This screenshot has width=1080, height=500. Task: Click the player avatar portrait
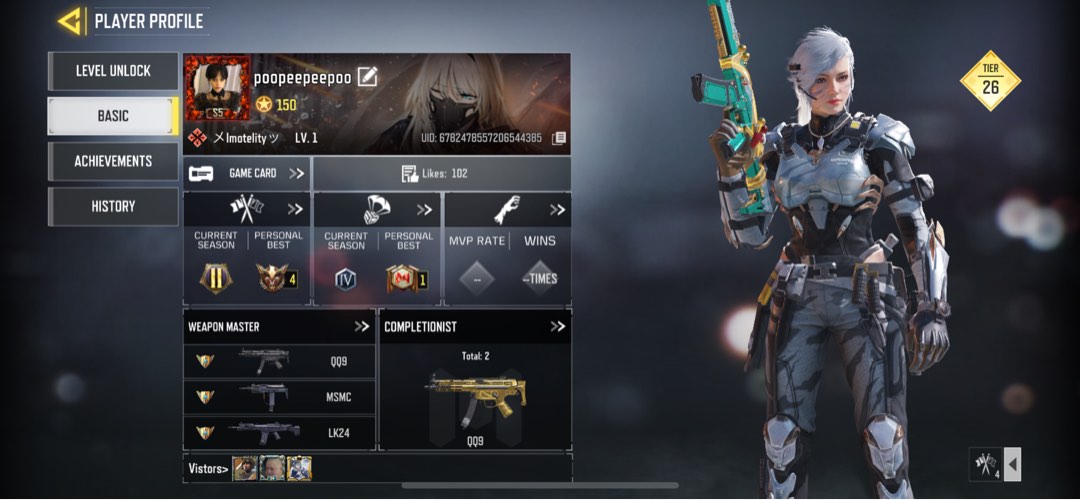tap(217, 88)
